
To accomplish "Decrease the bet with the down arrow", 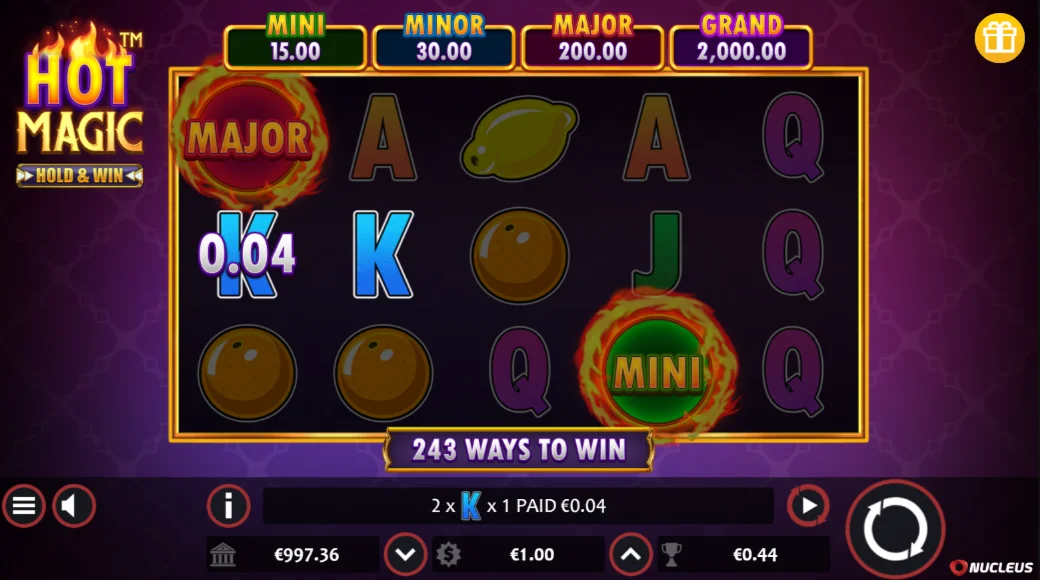I will (x=405, y=554).
